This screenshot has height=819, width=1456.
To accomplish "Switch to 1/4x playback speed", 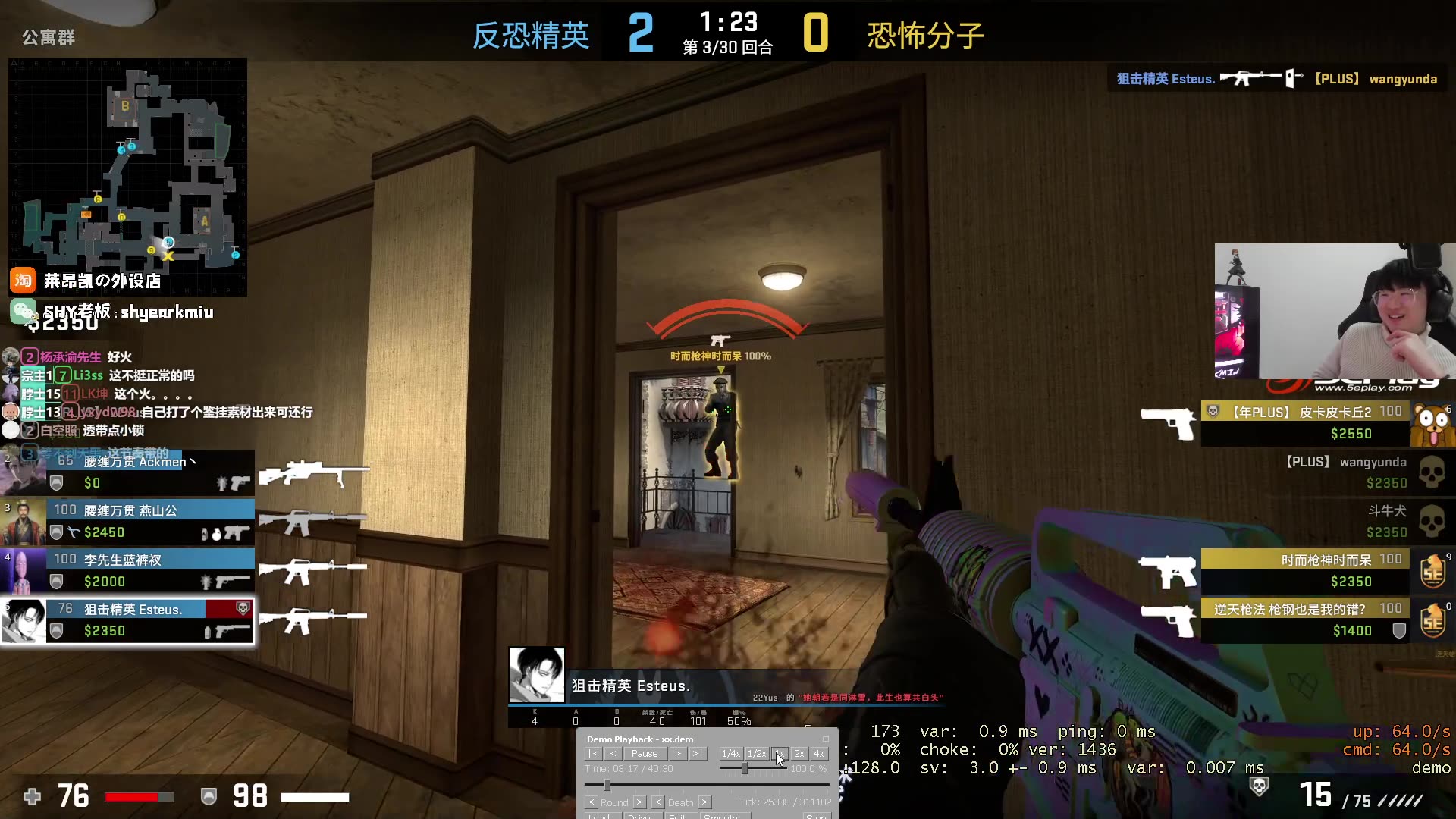I will click(731, 754).
